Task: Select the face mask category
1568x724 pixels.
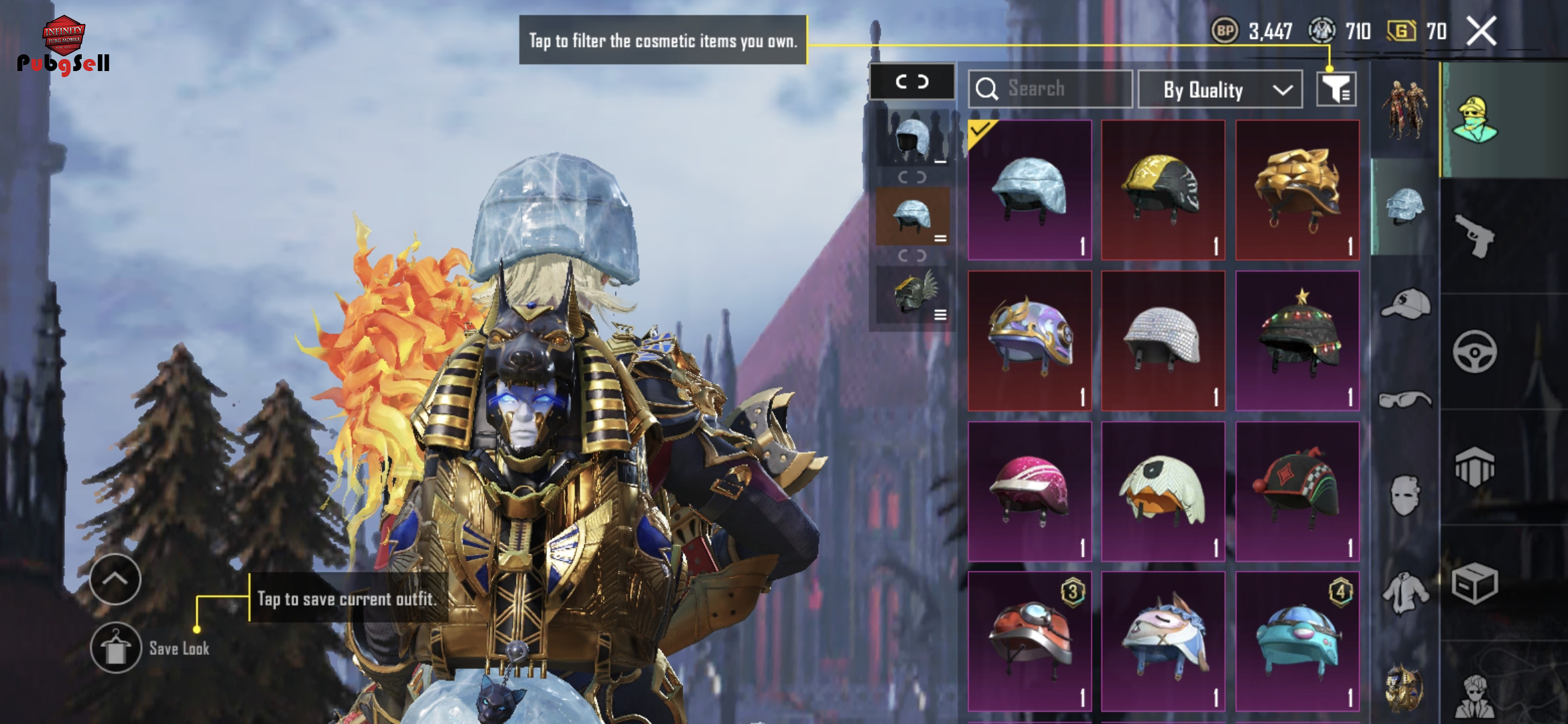Action: point(1405,496)
